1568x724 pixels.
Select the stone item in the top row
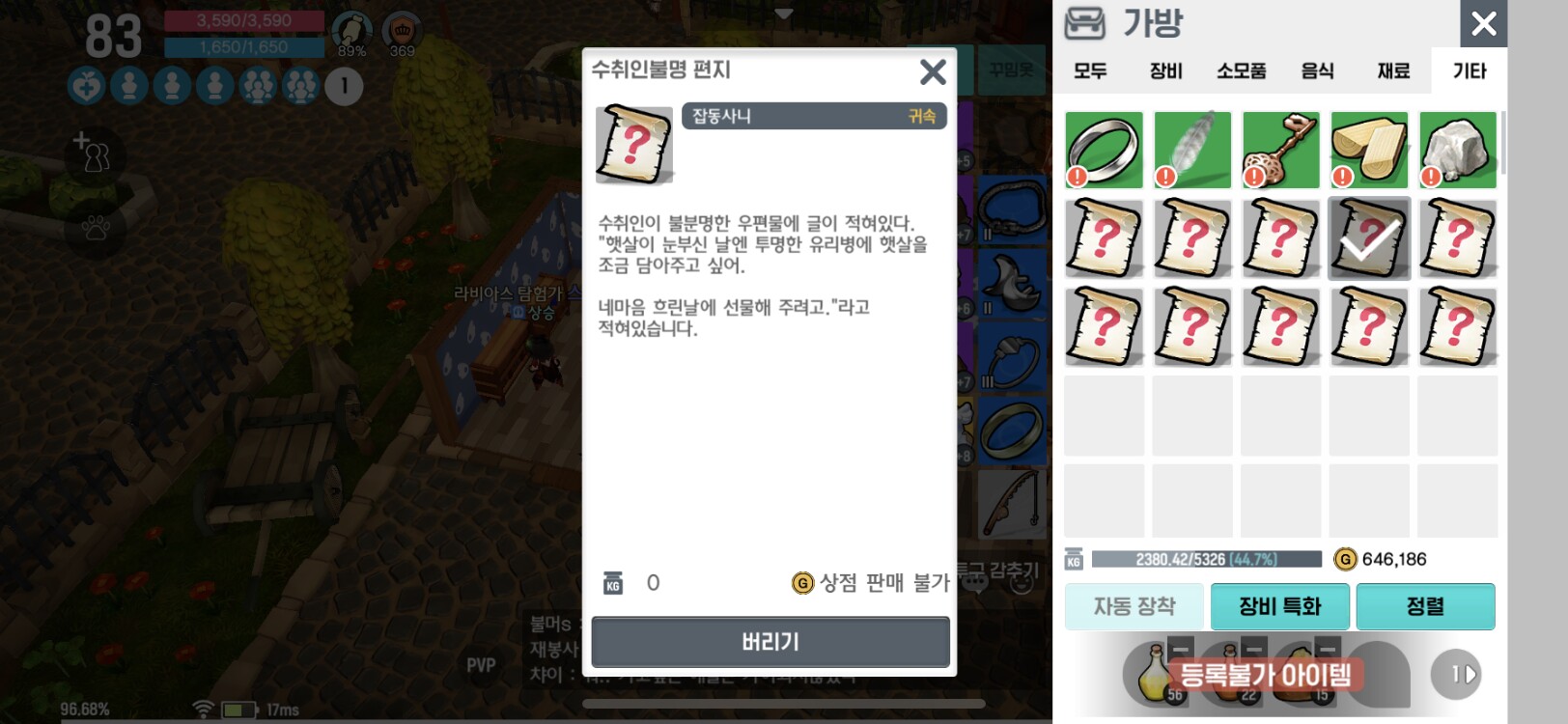pos(1458,150)
